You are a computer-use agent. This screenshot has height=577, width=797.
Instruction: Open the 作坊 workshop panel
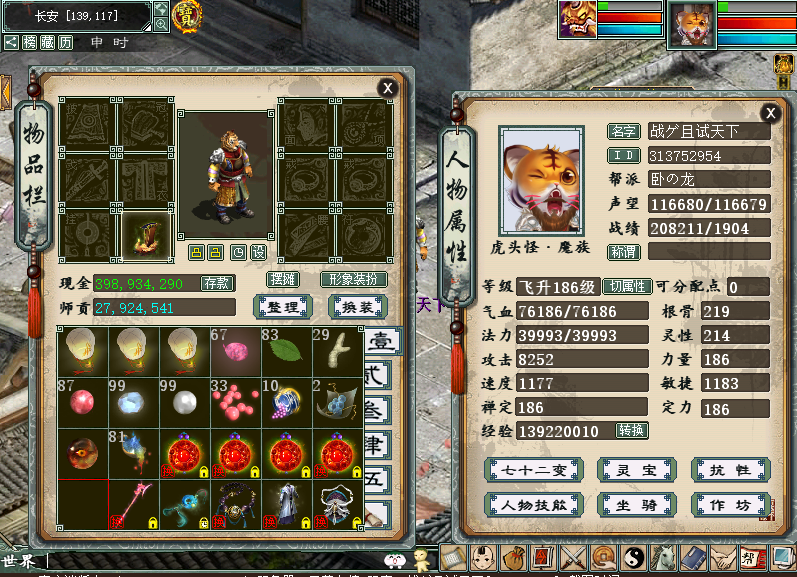[x=730, y=505]
